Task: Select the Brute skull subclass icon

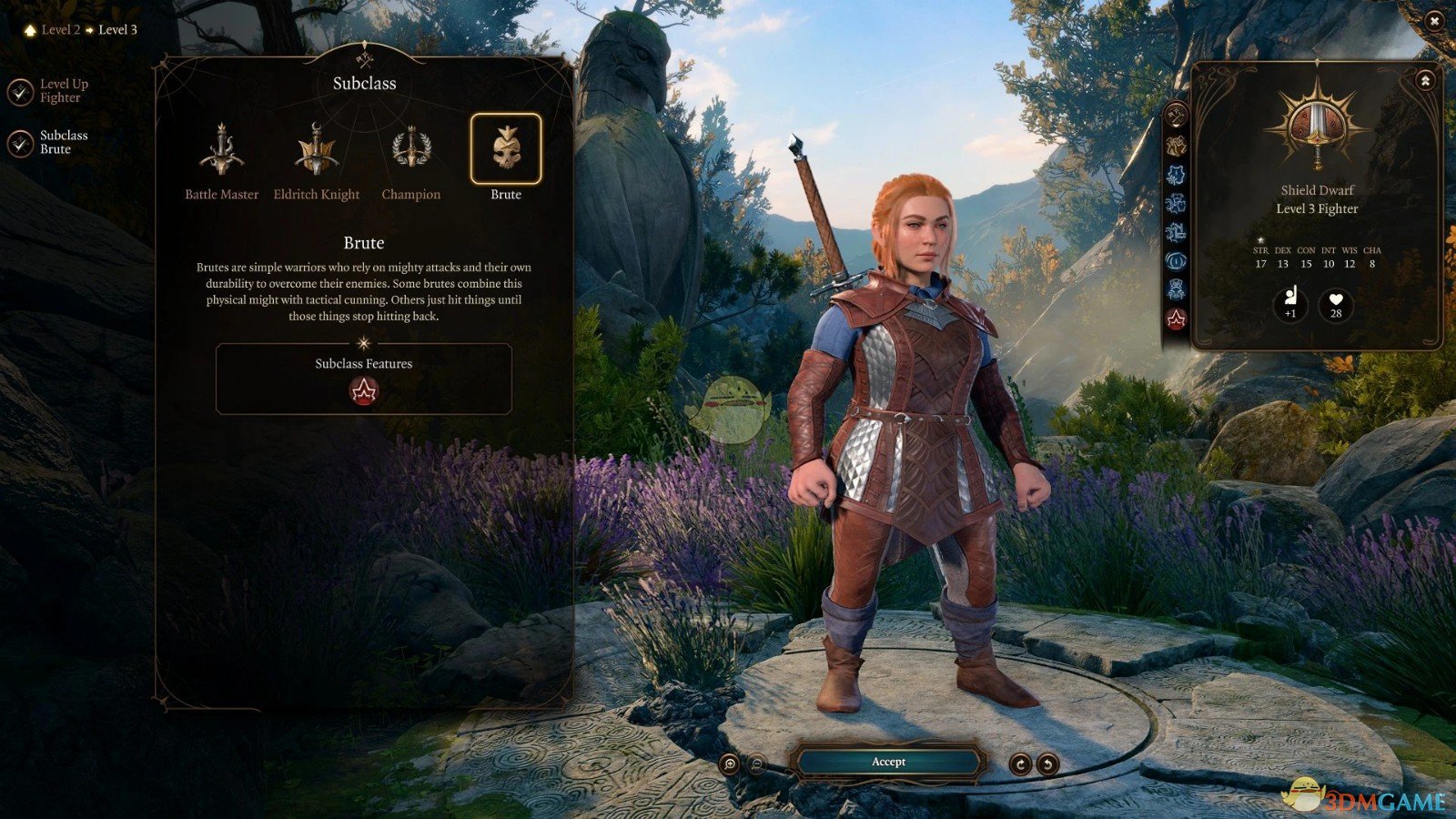Action: [x=506, y=148]
